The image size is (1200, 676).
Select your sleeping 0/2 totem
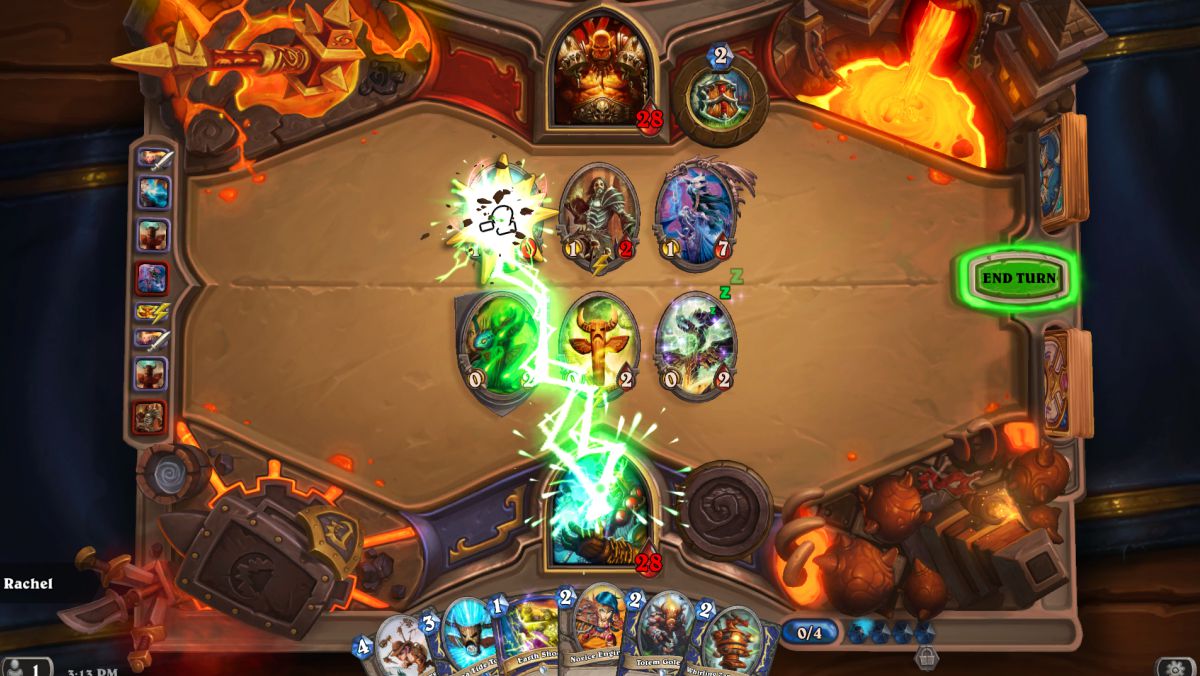point(695,345)
